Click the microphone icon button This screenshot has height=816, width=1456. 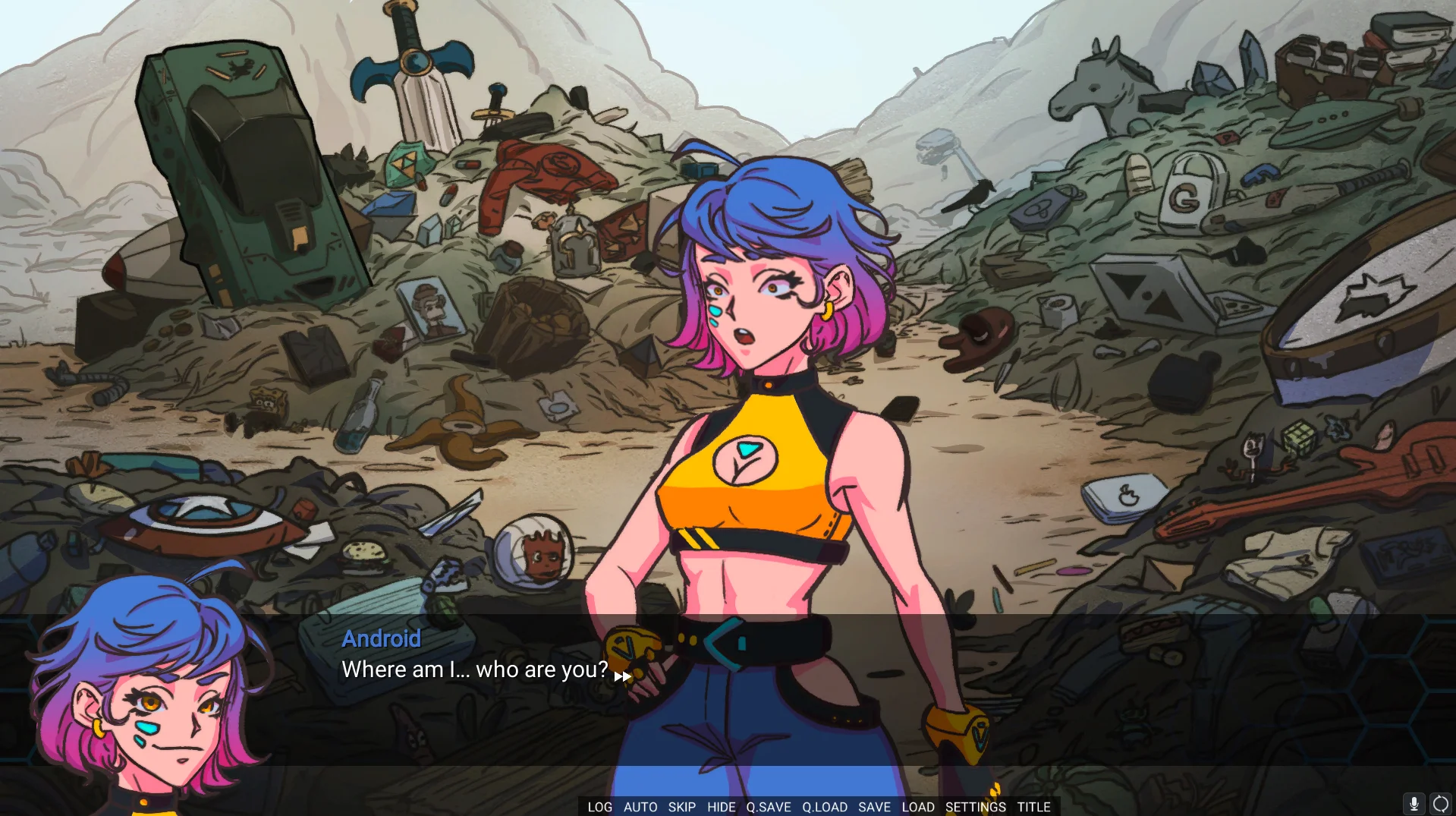coord(1414,804)
